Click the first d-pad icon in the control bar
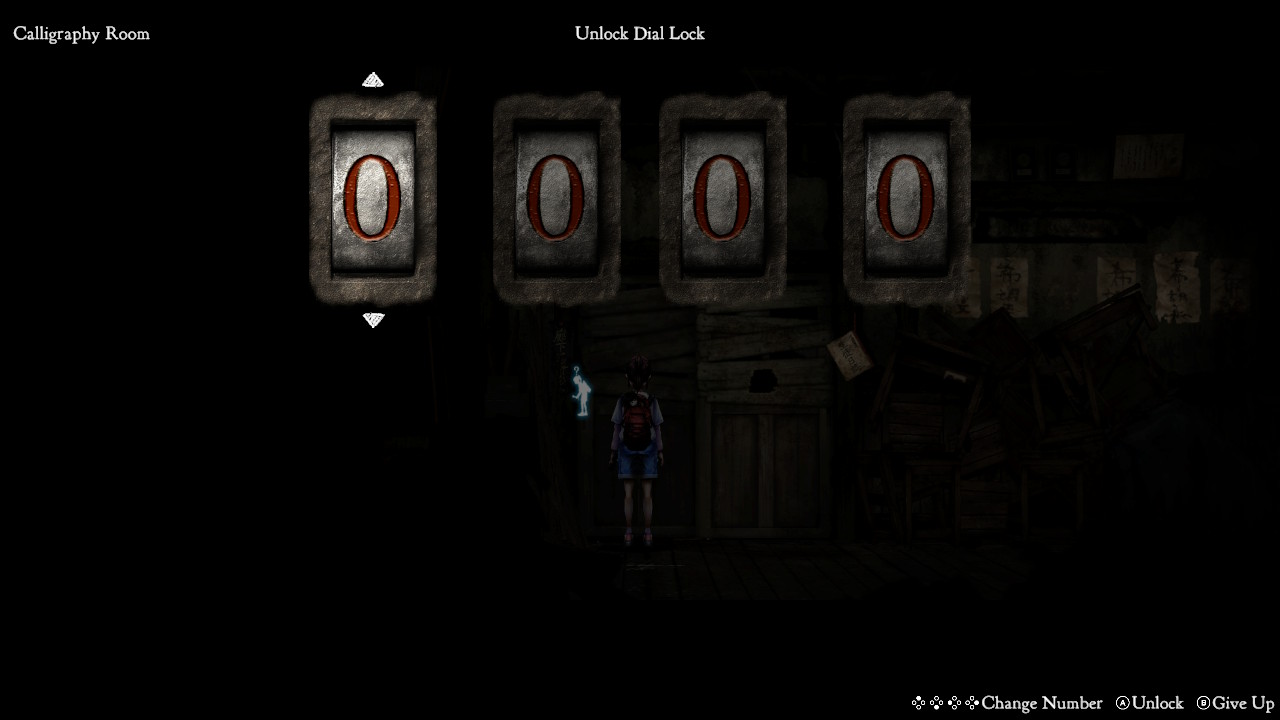The width and height of the screenshot is (1280, 720). (917, 703)
